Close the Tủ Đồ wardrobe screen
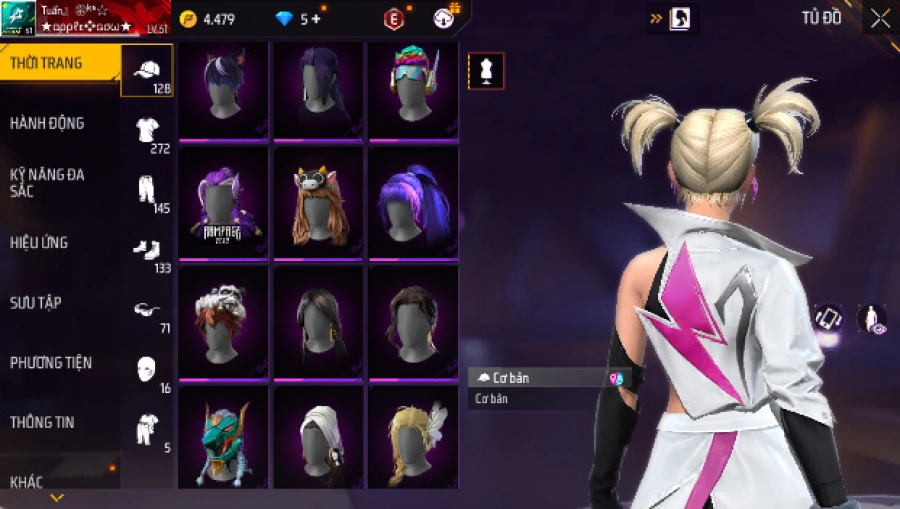The height and width of the screenshot is (509, 900). (880, 19)
